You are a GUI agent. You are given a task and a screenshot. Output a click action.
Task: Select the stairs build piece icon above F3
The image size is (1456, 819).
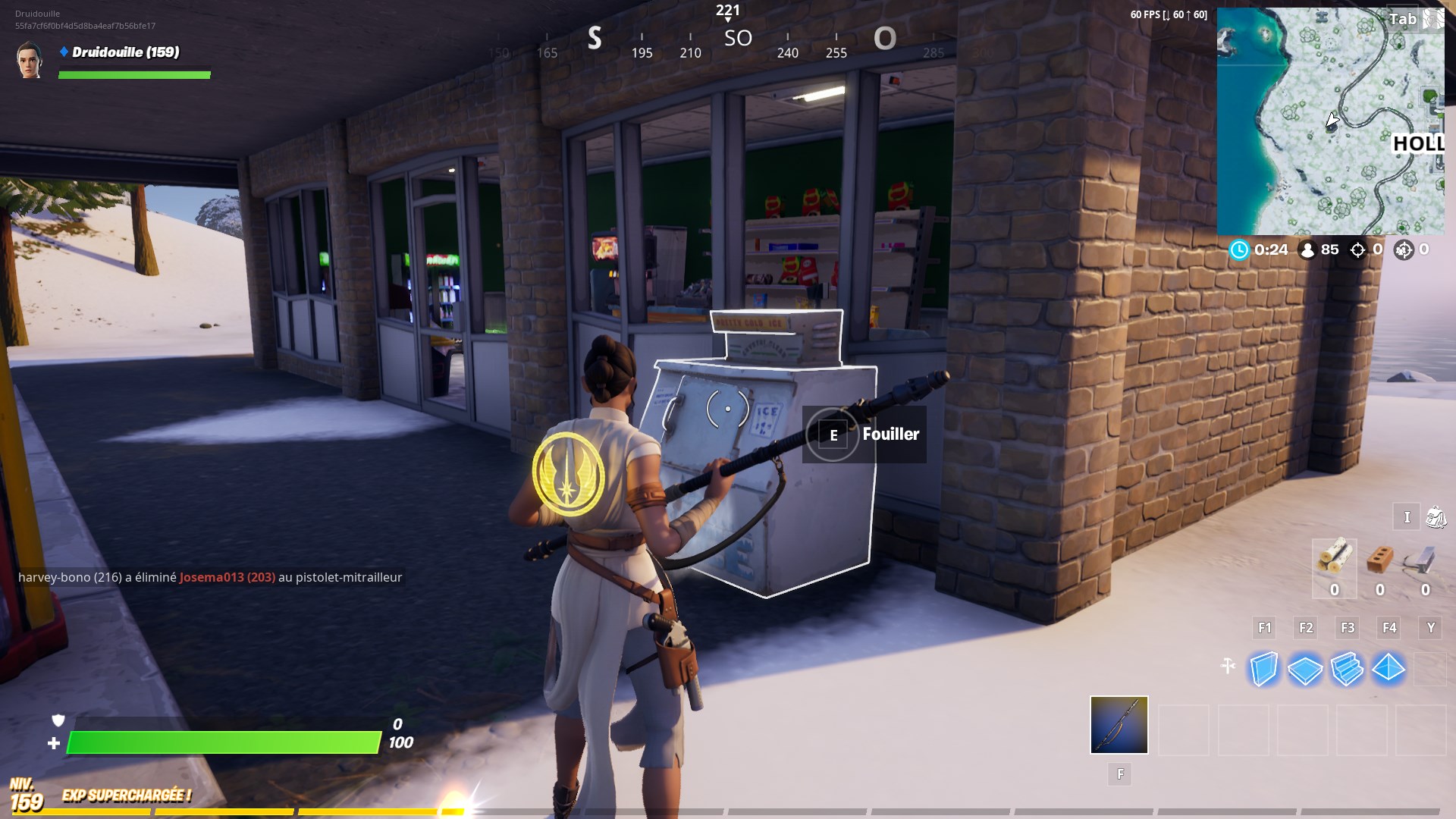[1348, 670]
